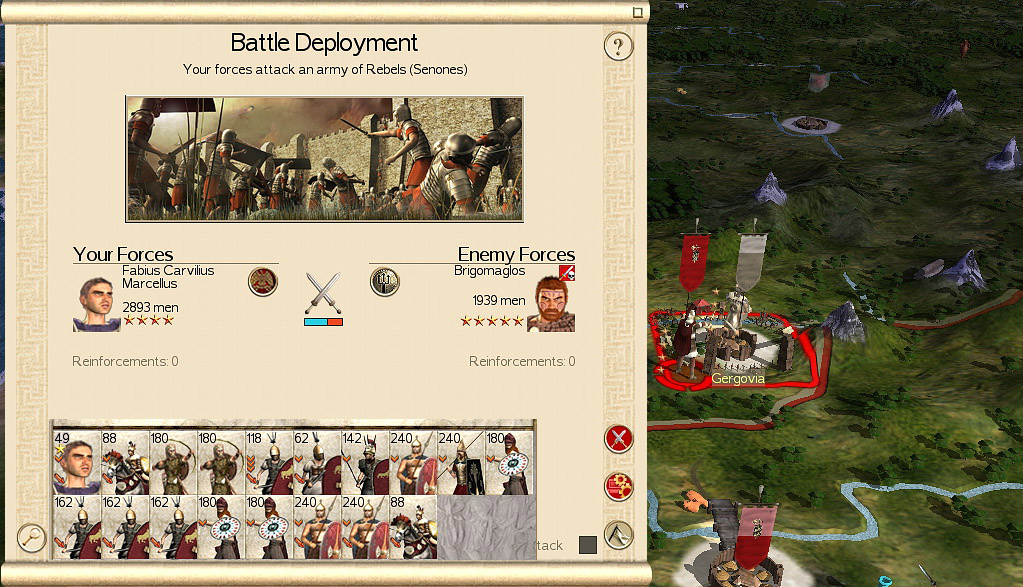Click the Rebels faction emblem beside Brigomaglos

(385, 282)
